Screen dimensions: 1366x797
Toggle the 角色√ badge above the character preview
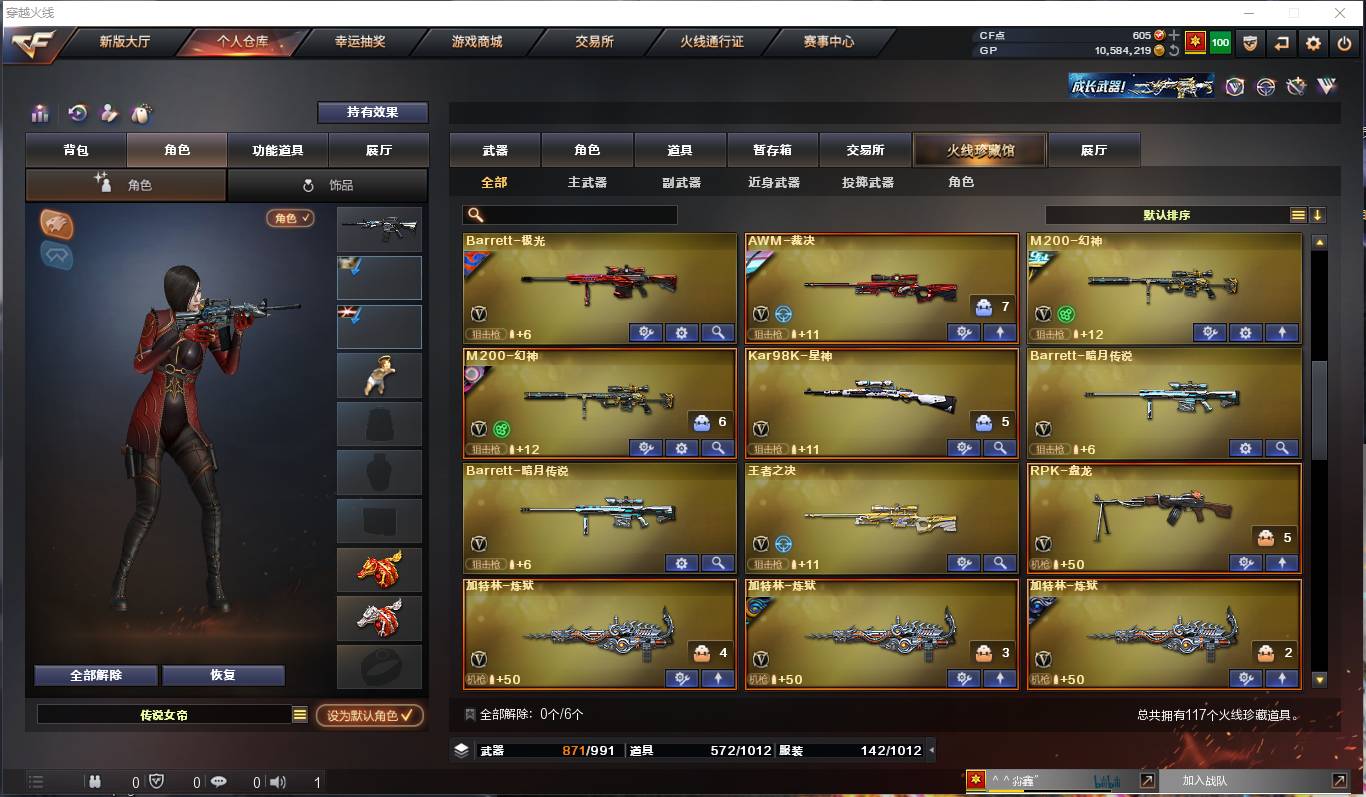coord(289,217)
